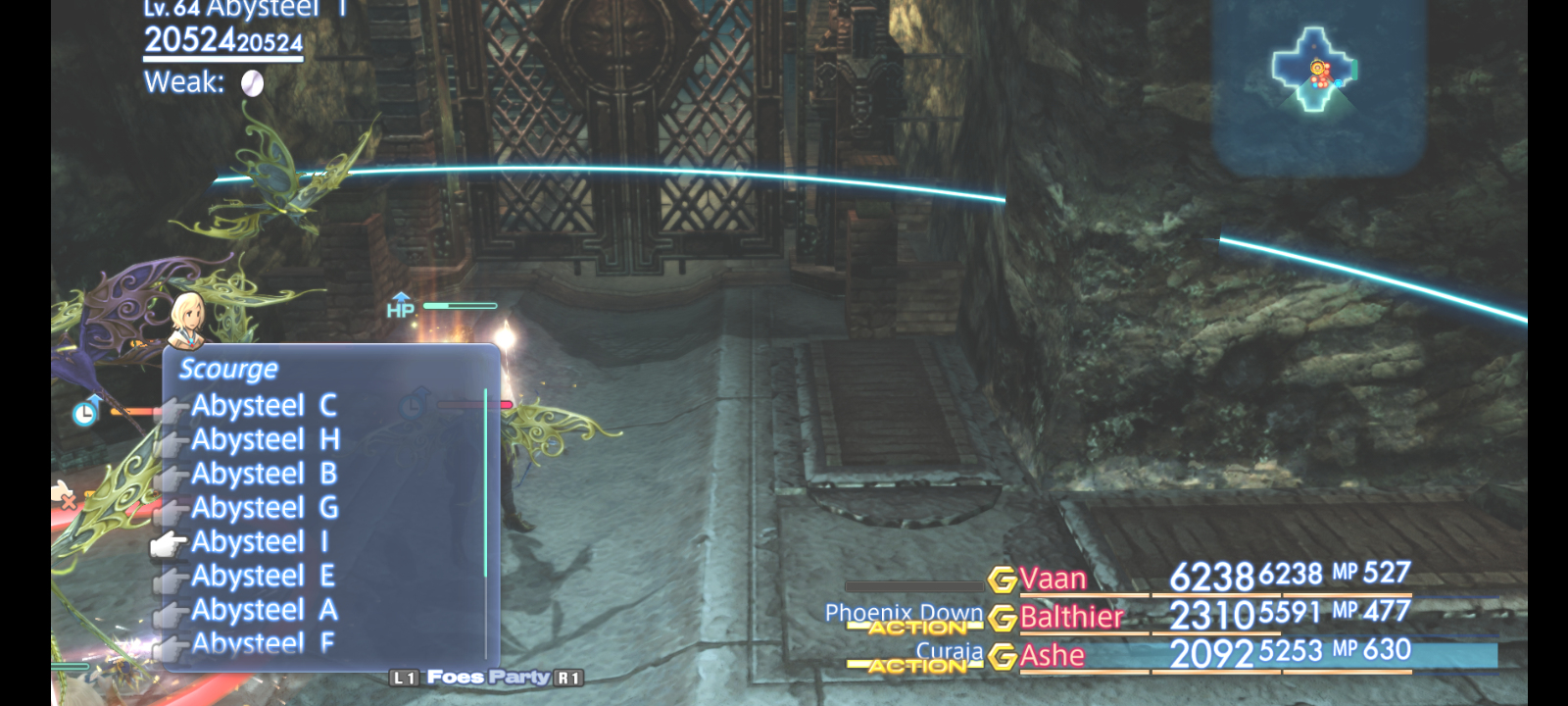Image resolution: width=1568 pixels, height=706 pixels.
Task: Pick Abysteel G in the list
Action: 265,508
